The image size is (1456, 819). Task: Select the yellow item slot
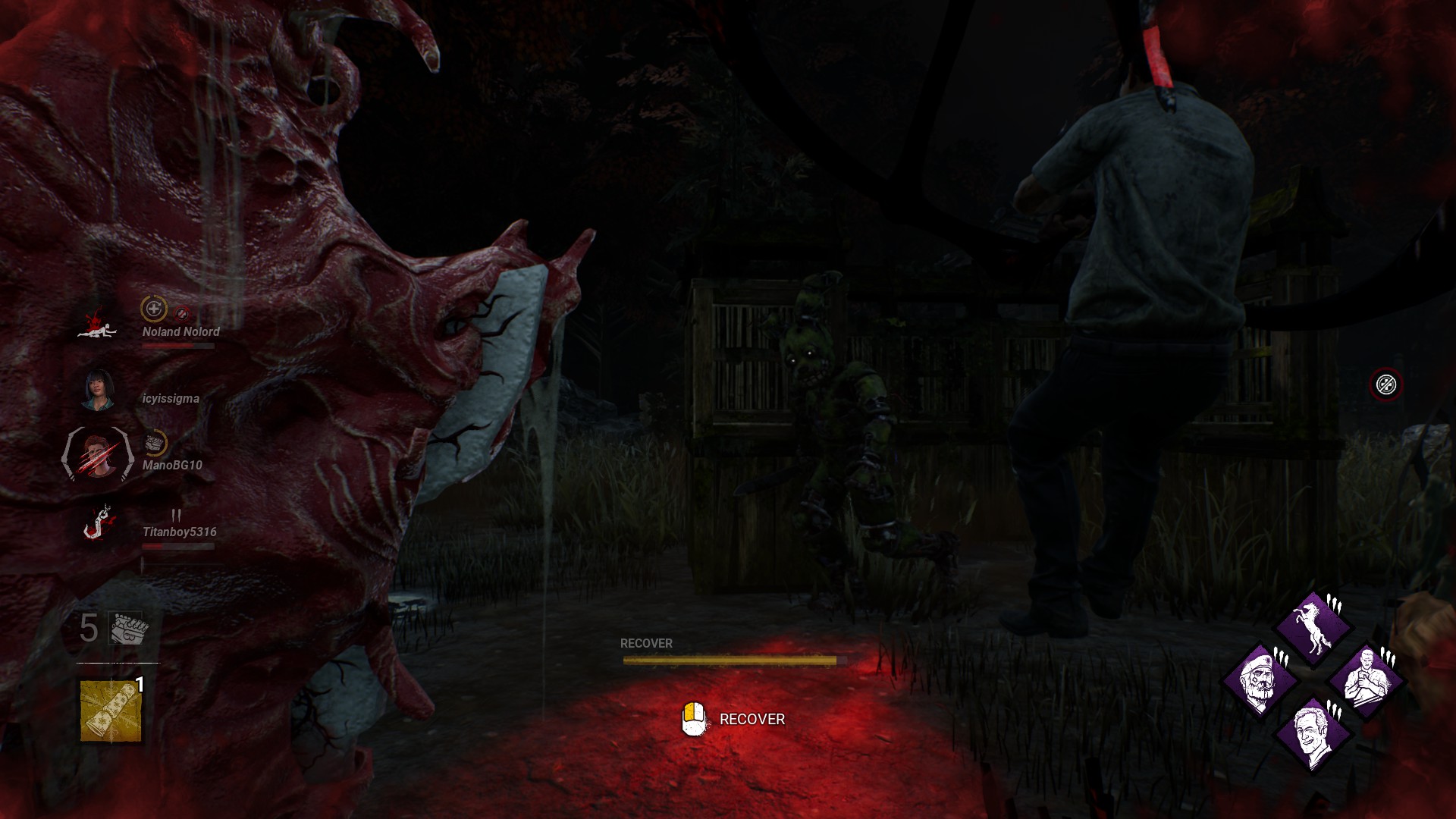pyautogui.click(x=111, y=711)
